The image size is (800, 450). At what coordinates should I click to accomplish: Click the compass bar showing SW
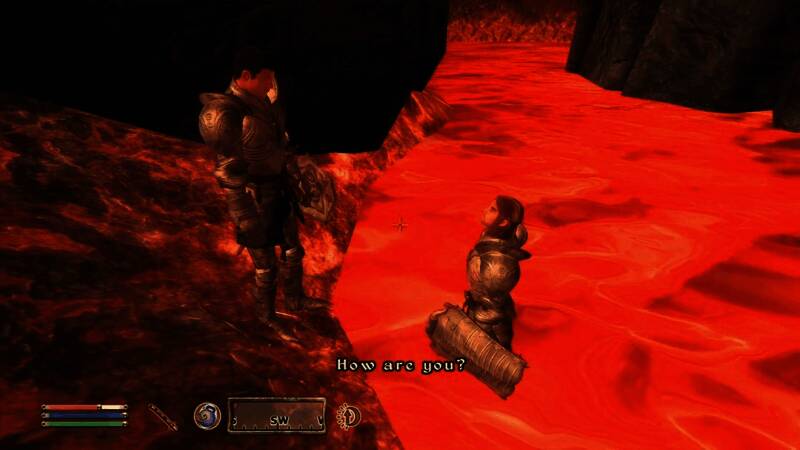(277, 415)
